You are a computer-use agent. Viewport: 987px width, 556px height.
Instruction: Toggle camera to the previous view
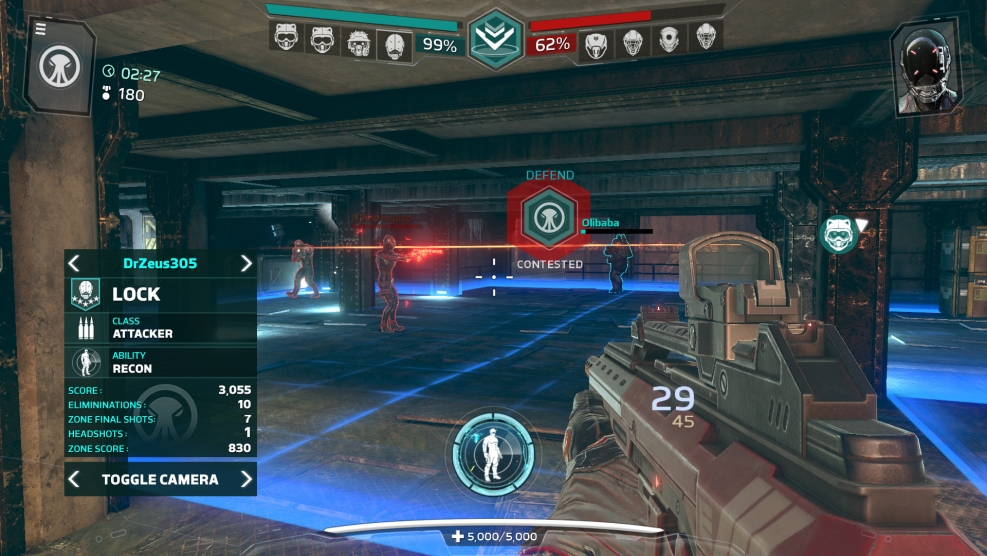pos(74,480)
